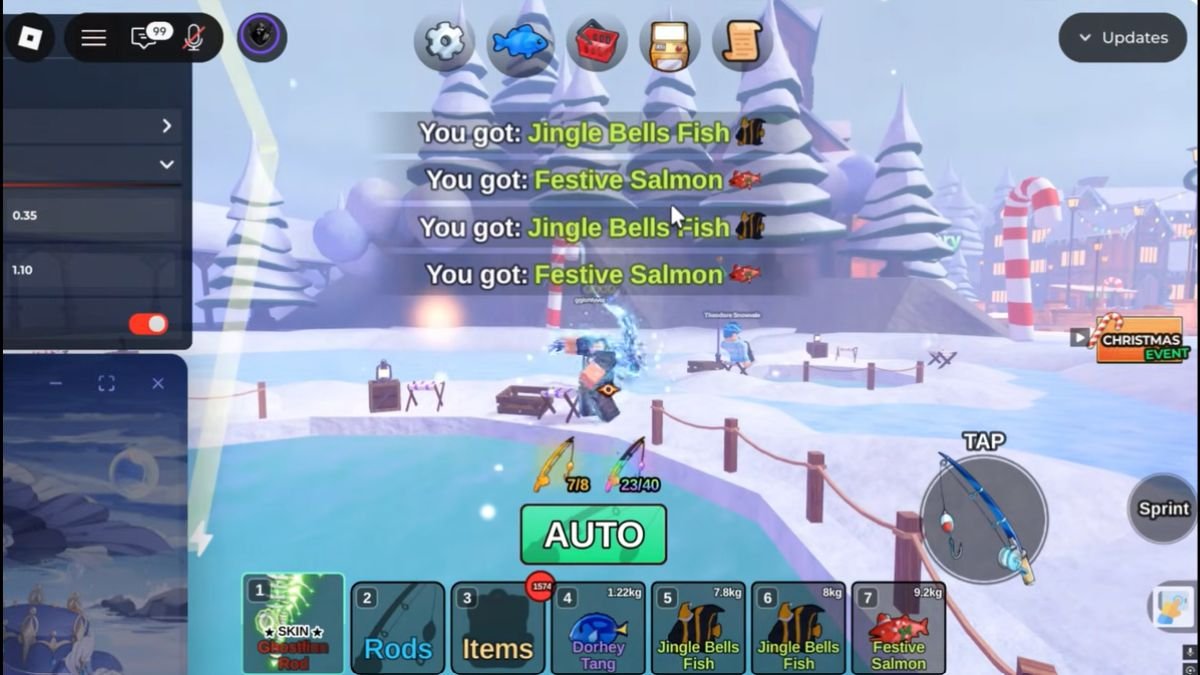Open the Christmas Event banner
1200x675 pixels.
(x=1139, y=339)
